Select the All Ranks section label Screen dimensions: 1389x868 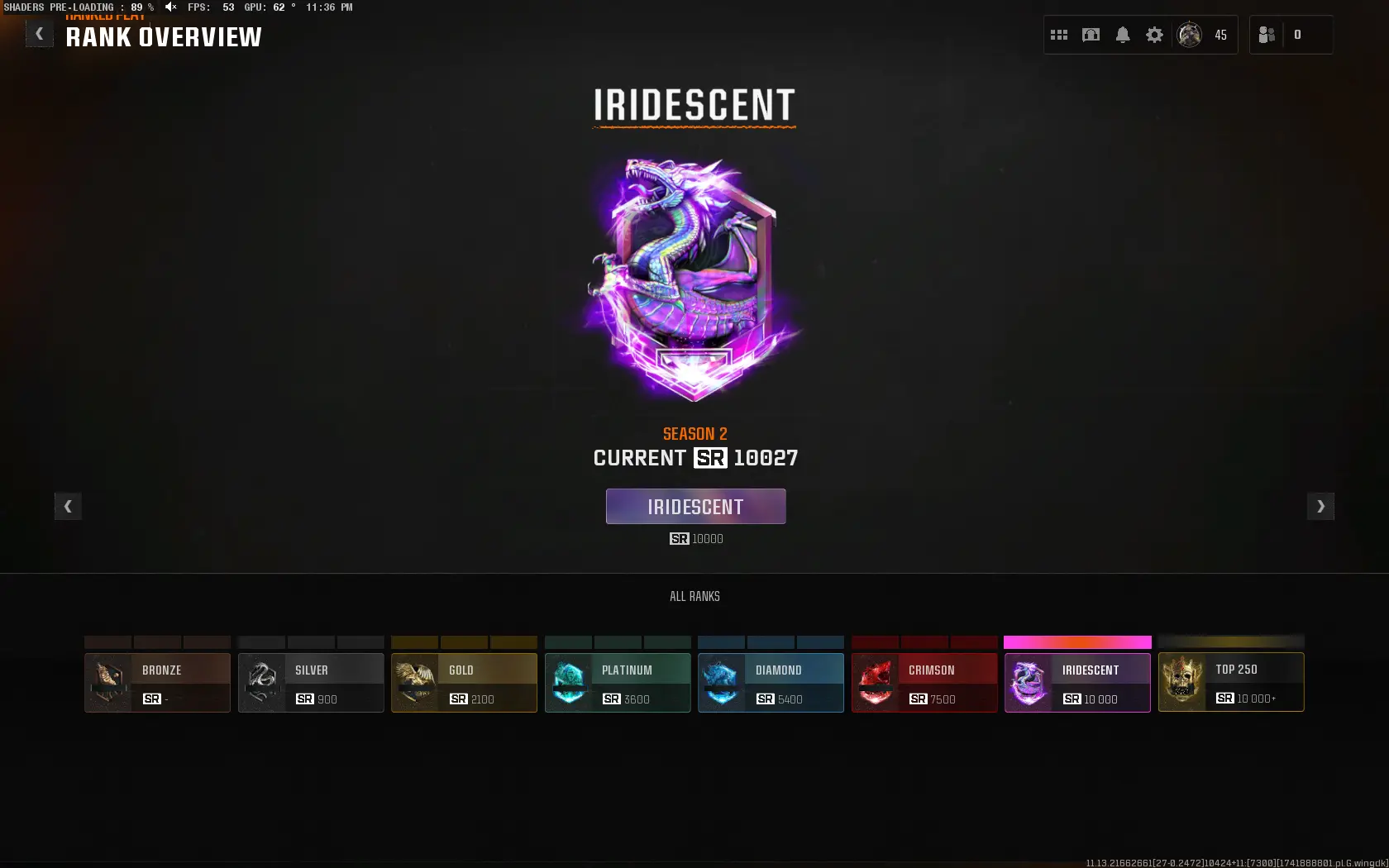(x=694, y=596)
